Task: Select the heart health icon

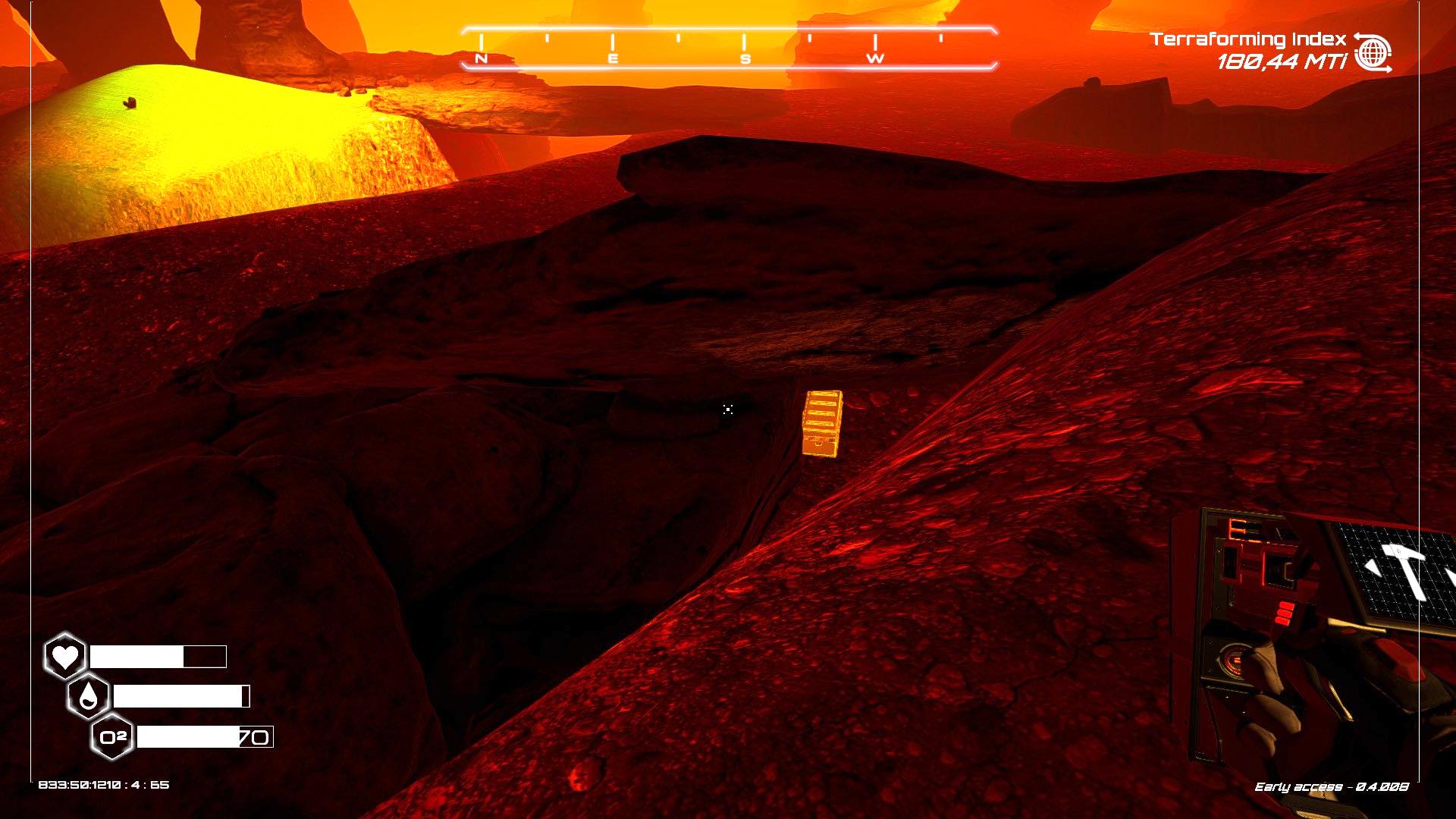Action: click(x=64, y=656)
